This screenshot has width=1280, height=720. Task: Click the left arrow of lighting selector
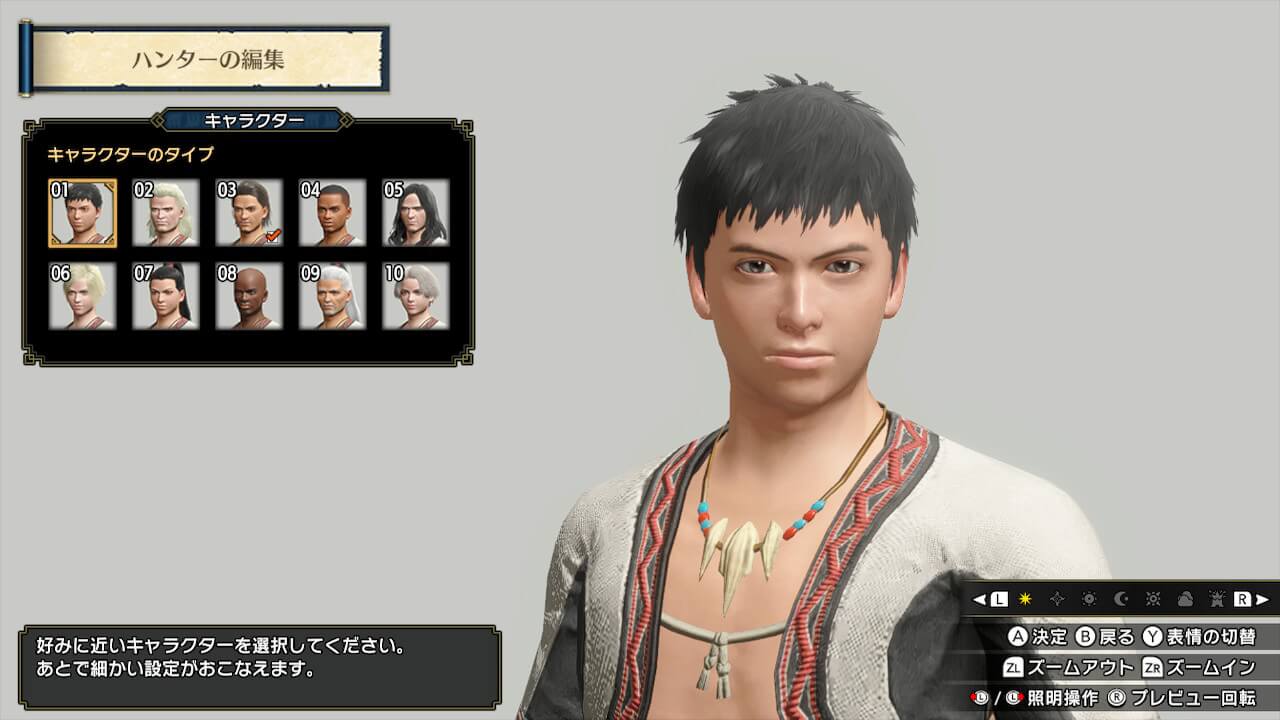(980, 599)
